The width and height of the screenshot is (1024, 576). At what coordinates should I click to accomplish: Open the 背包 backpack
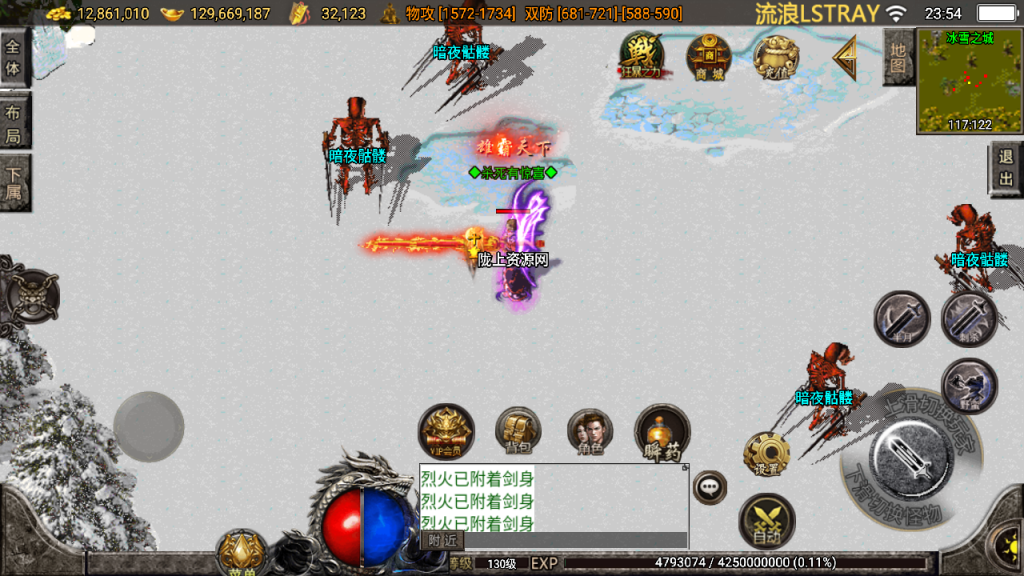point(518,432)
